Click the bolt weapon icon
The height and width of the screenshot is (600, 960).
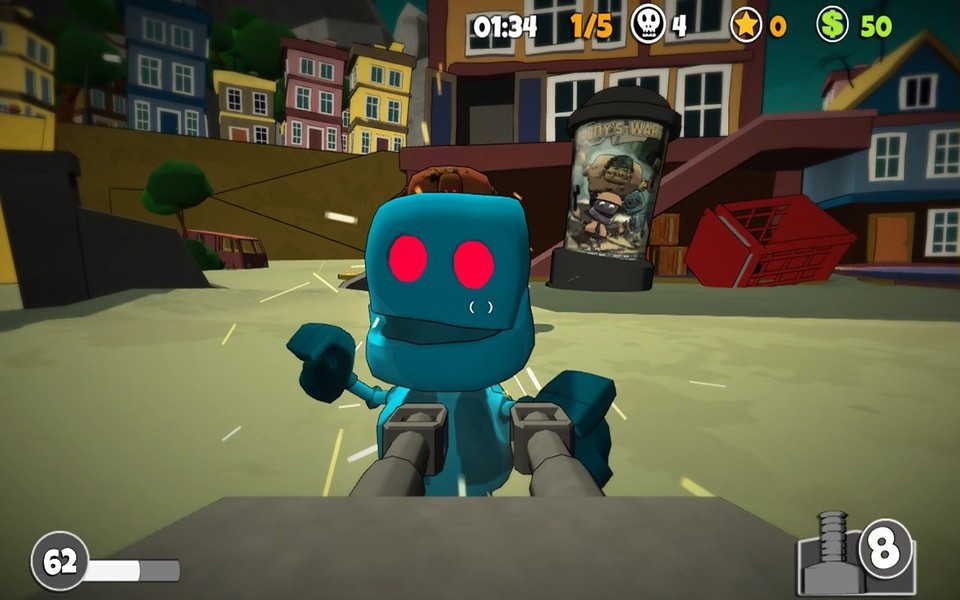tap(832, 553)
